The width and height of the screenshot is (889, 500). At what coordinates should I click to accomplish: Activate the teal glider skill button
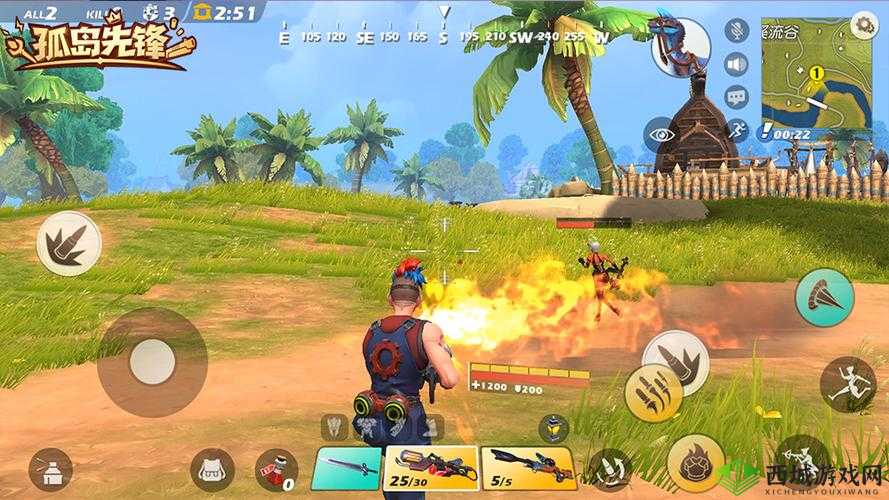tap(824, 298)
